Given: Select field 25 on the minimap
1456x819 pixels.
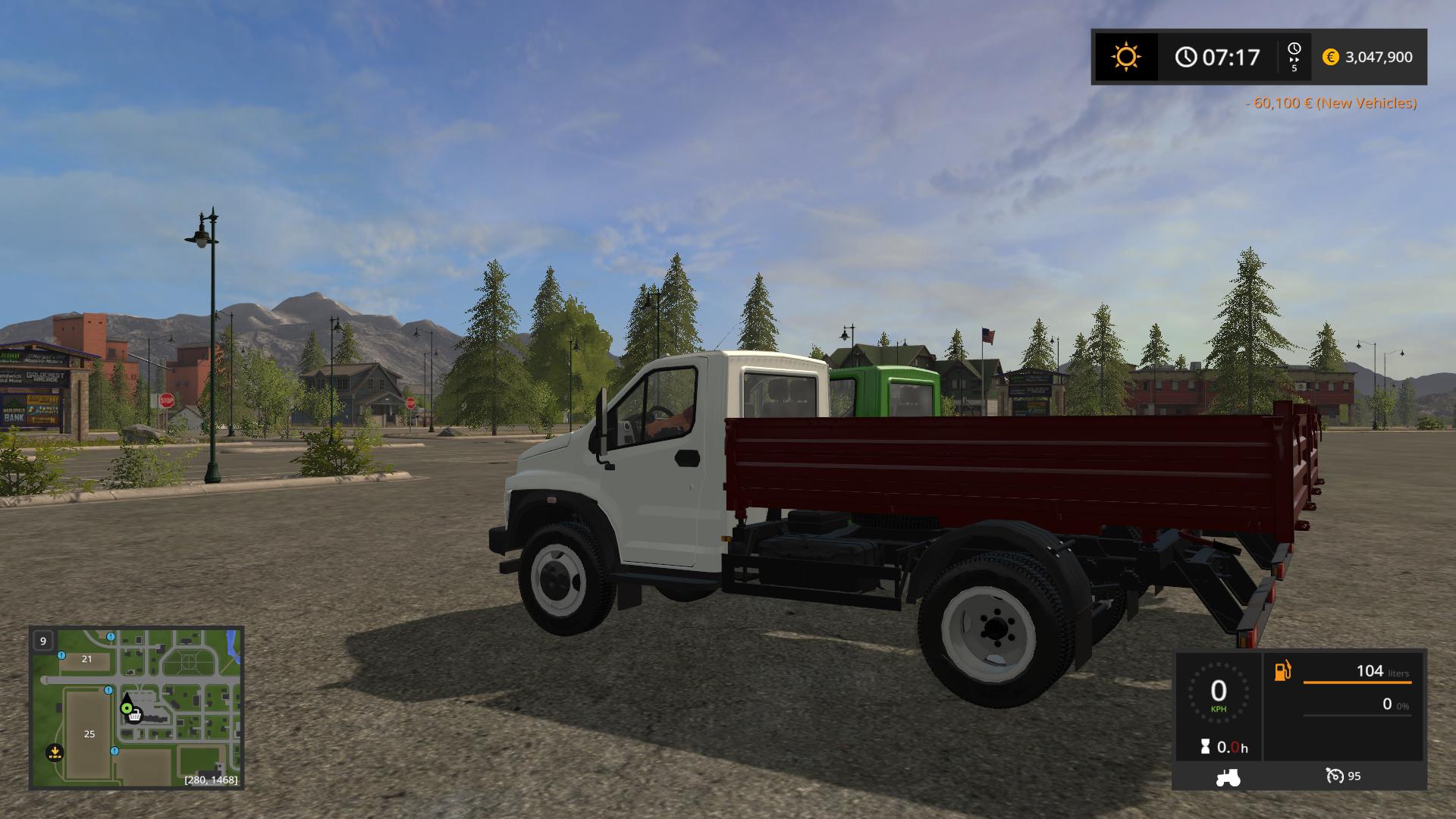Looking at the screenshot, I should [89, 733].
